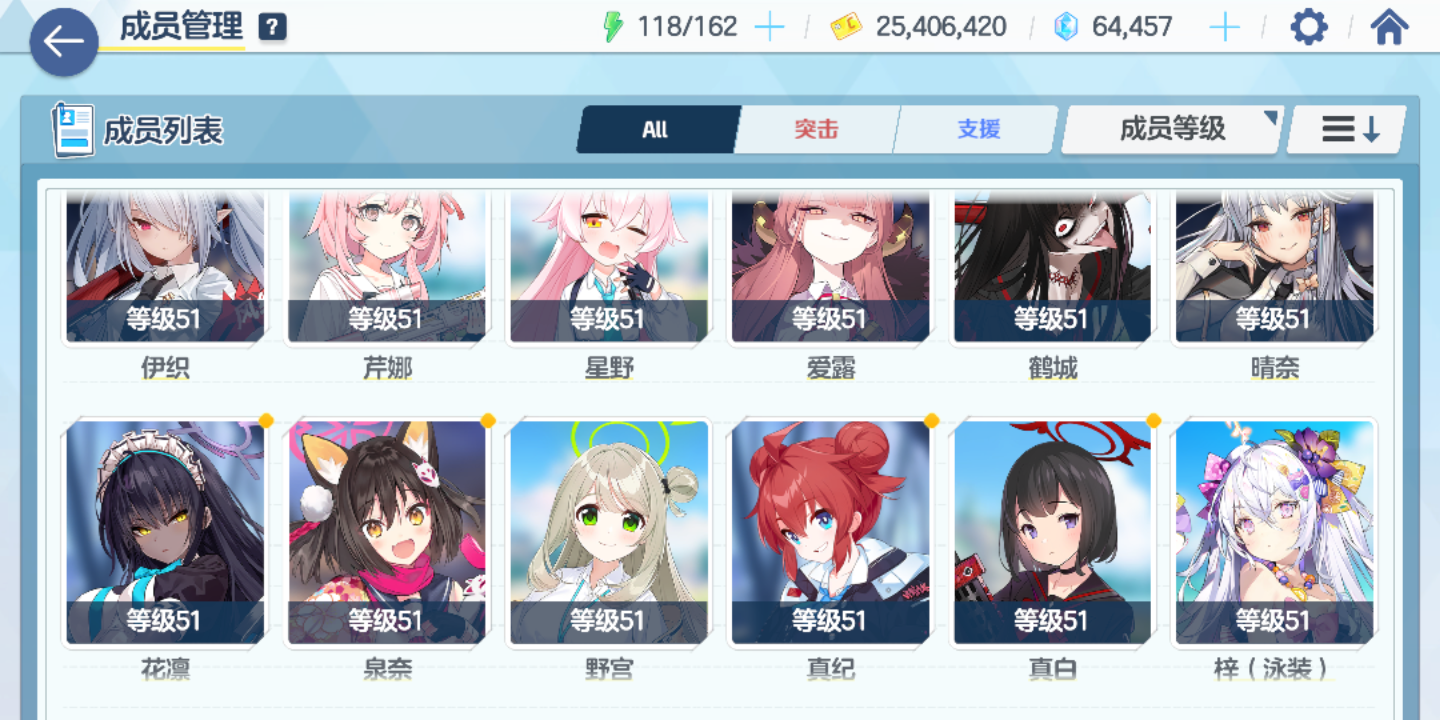
Task: Click the gold credits icon
Action: (846, 27)
